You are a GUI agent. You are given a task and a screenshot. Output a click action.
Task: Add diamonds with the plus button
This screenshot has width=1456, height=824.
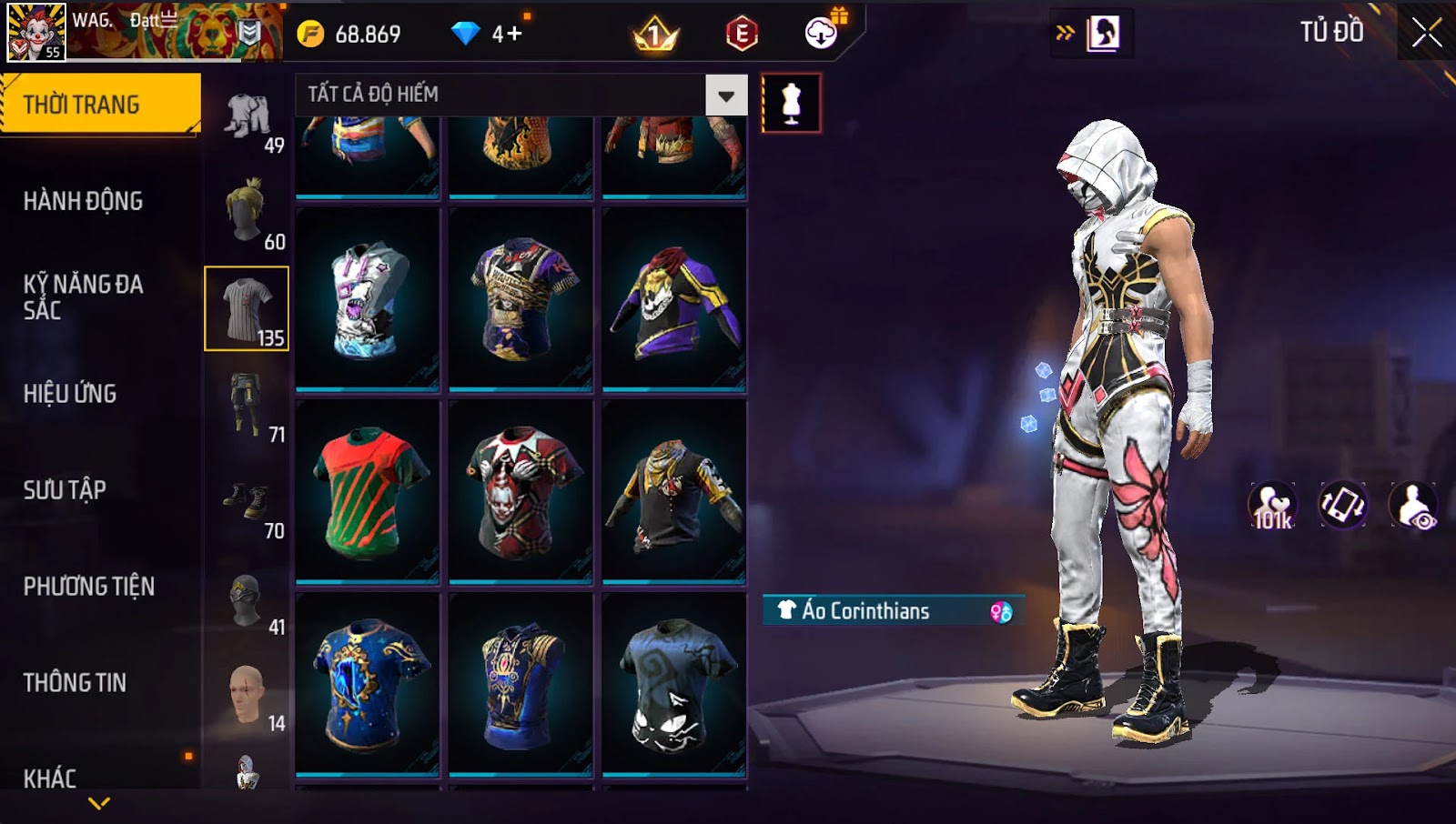point(514,34)
